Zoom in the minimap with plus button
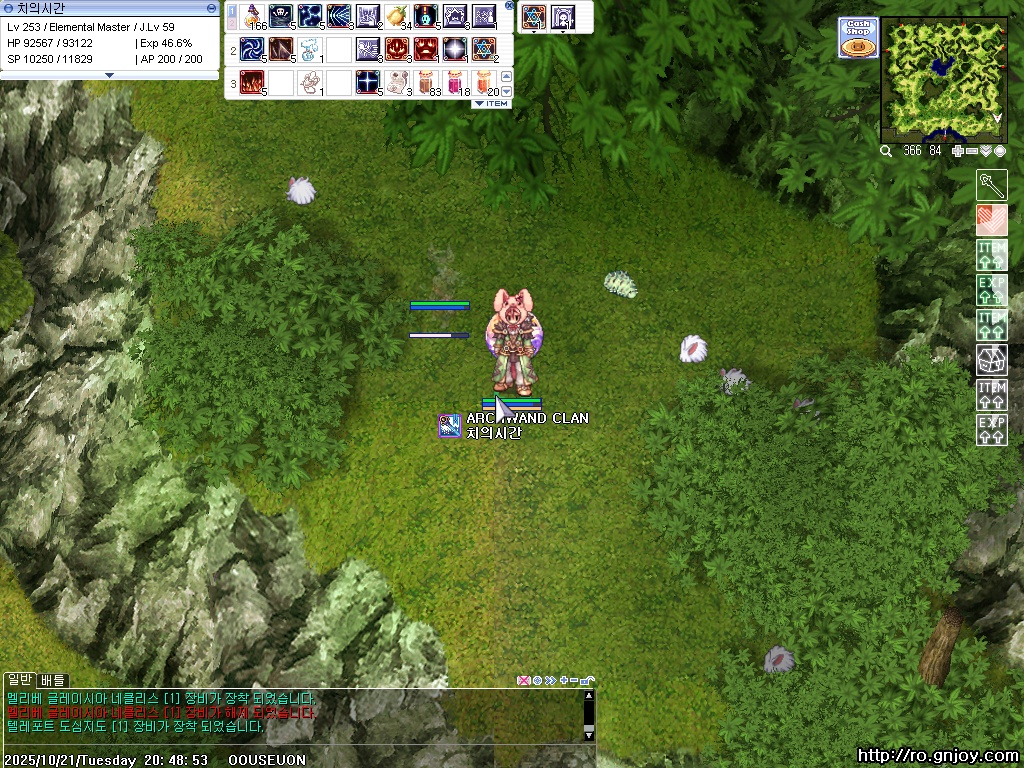Viewport: 1024px width, 768px height. point(959,151)
